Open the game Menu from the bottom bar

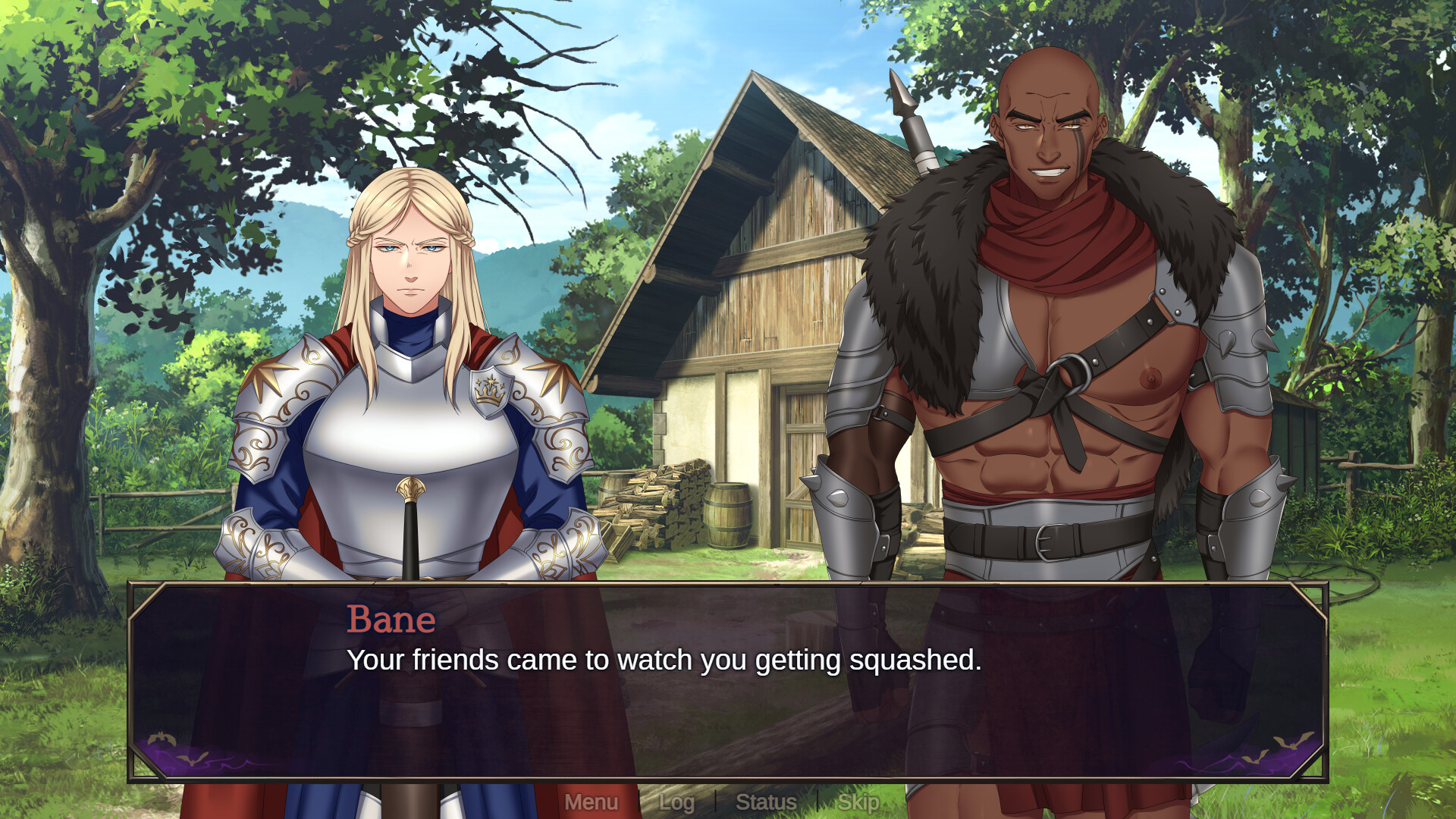coord(592,802)
